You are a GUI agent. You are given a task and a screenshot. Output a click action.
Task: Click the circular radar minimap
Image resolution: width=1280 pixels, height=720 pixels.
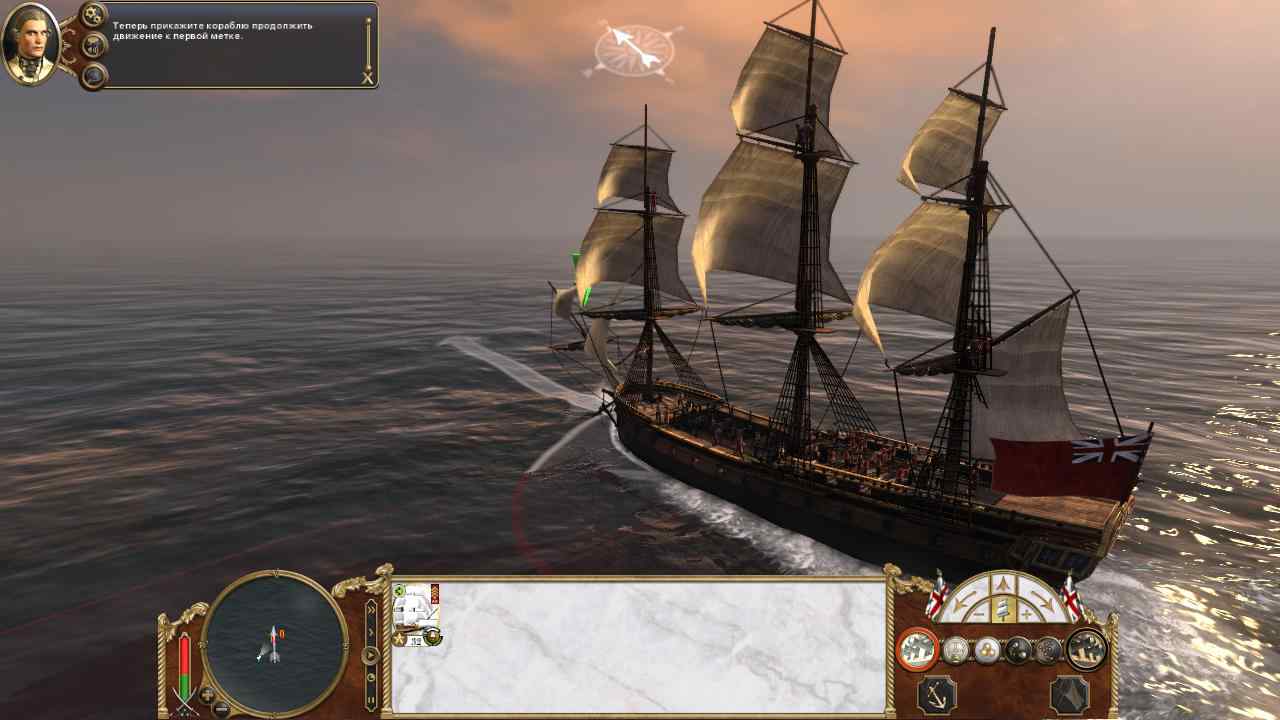[275, 644]
